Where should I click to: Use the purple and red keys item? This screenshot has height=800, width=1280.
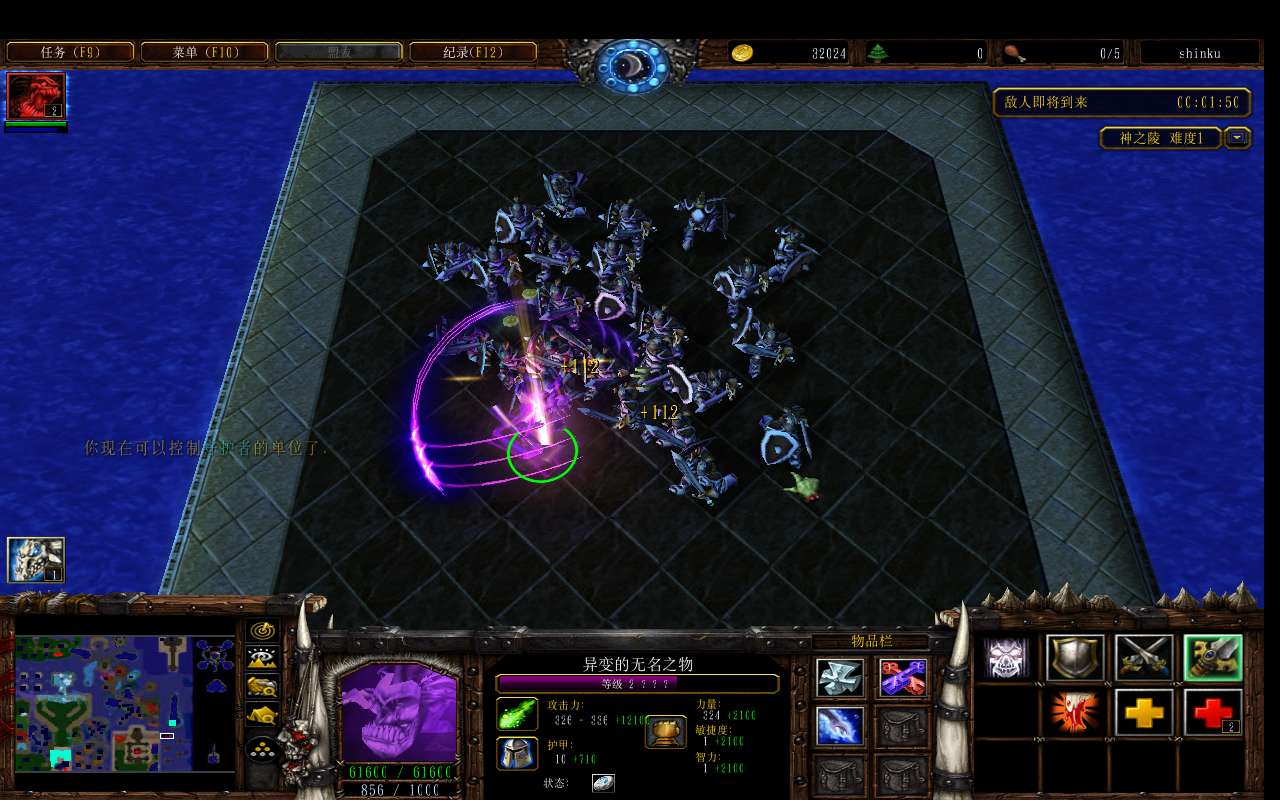(903, 678)
